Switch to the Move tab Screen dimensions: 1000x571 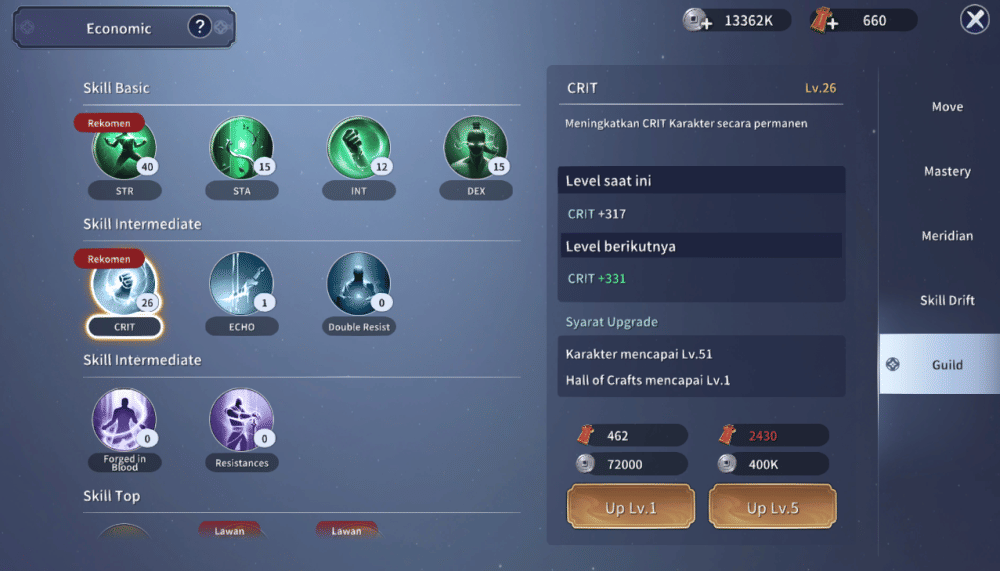[947, 107]
